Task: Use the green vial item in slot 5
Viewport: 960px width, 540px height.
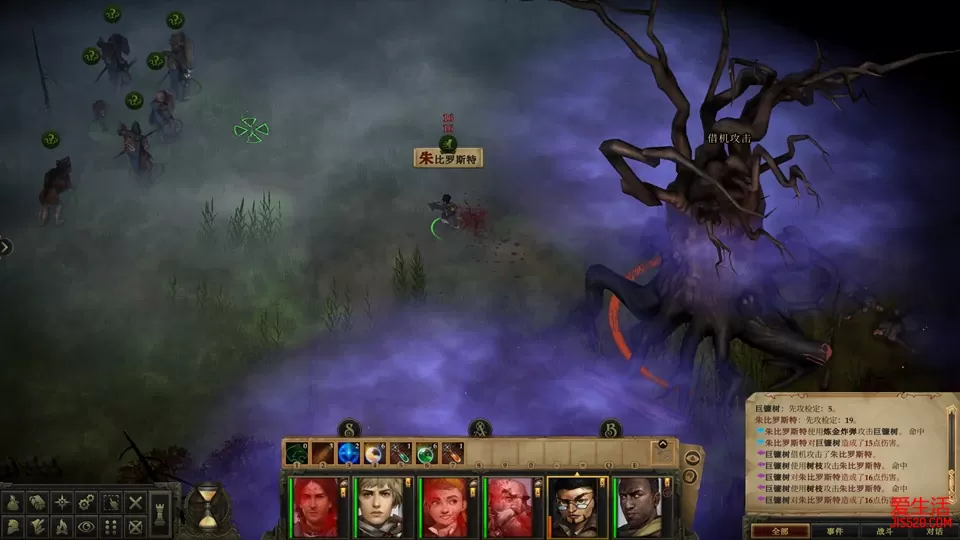Action: pos(400,454)
